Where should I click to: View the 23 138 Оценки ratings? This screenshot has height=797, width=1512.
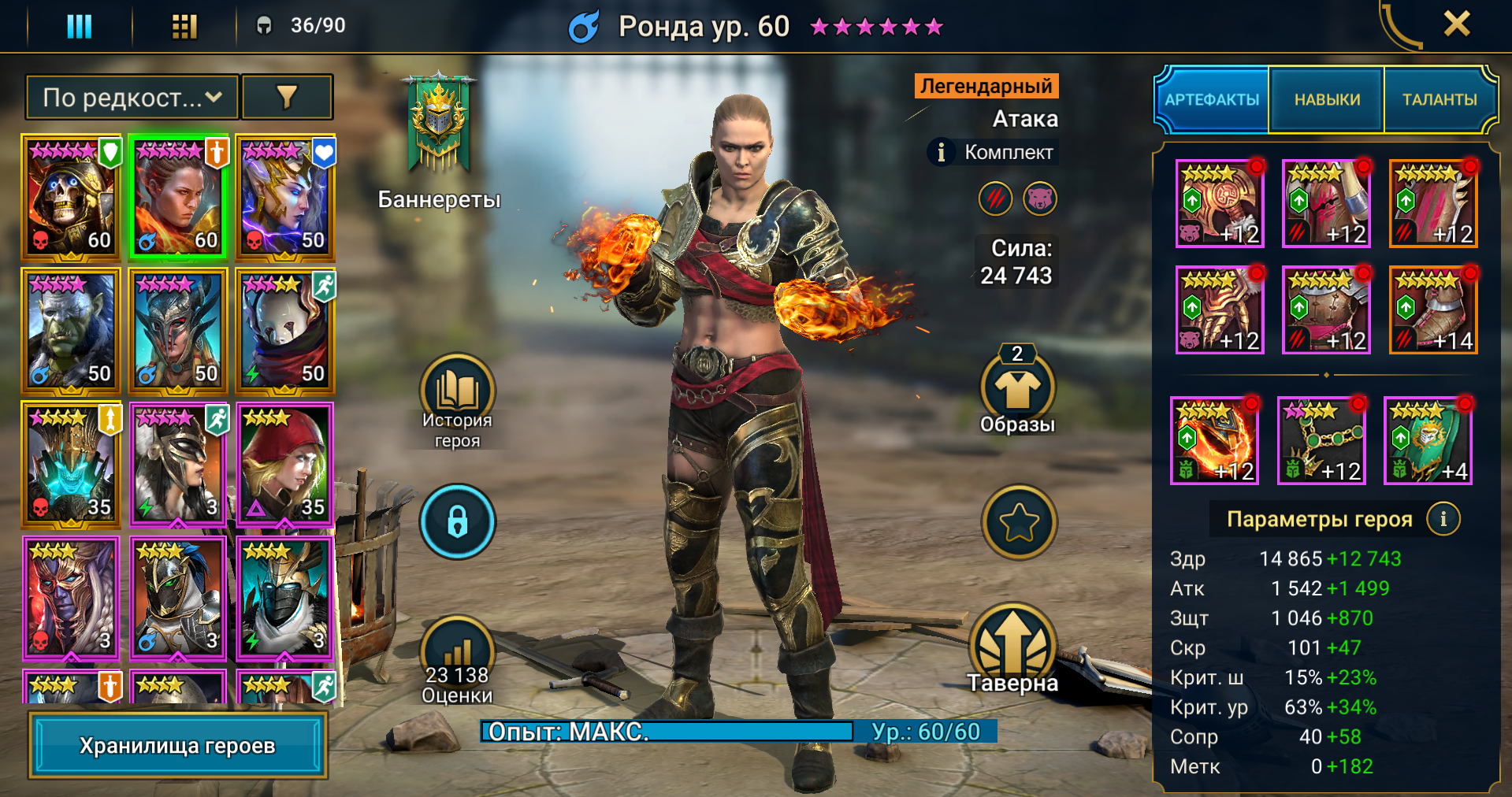(457, 660)
